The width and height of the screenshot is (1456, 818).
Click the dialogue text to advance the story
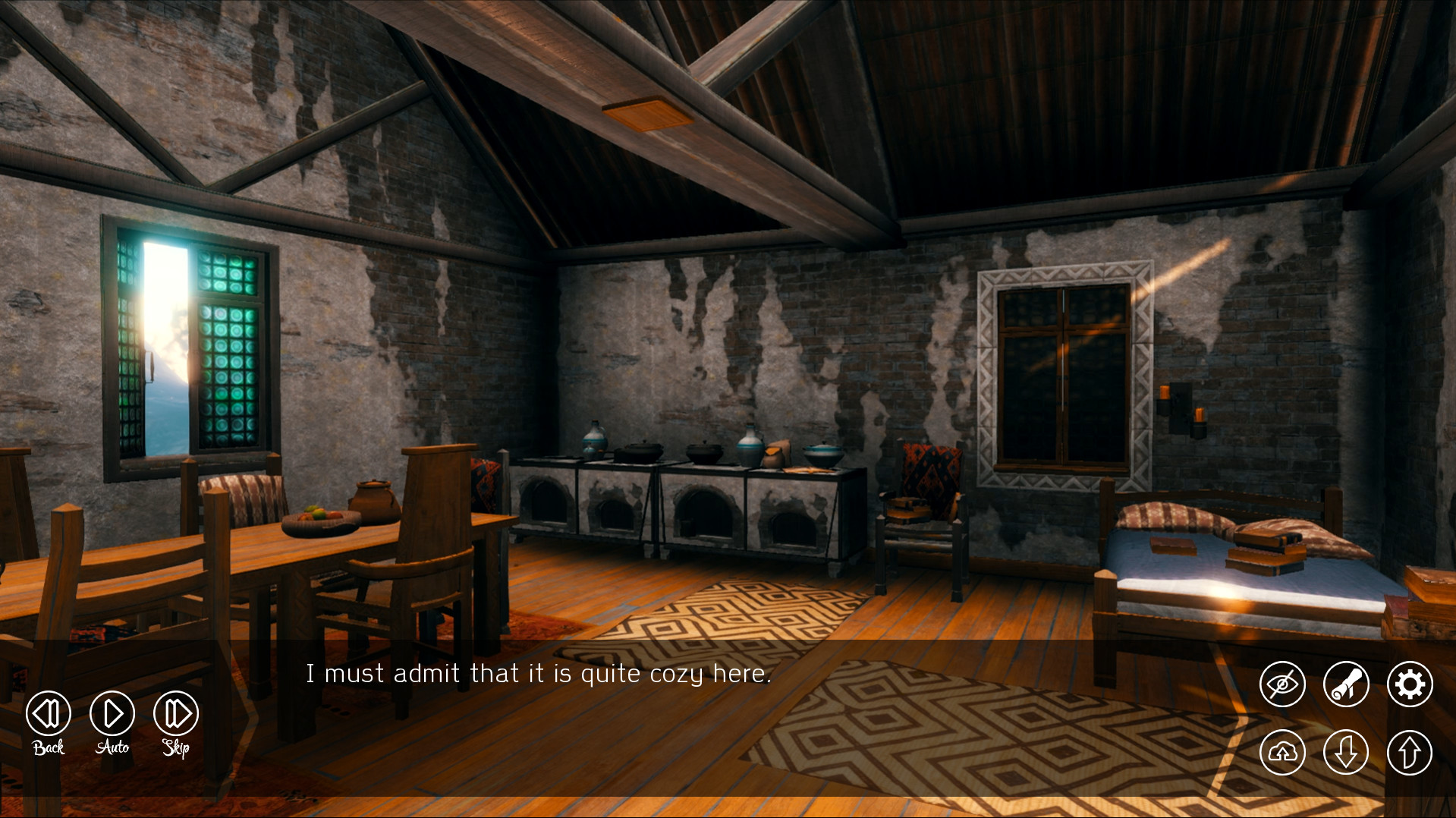(x=540, y=672)
